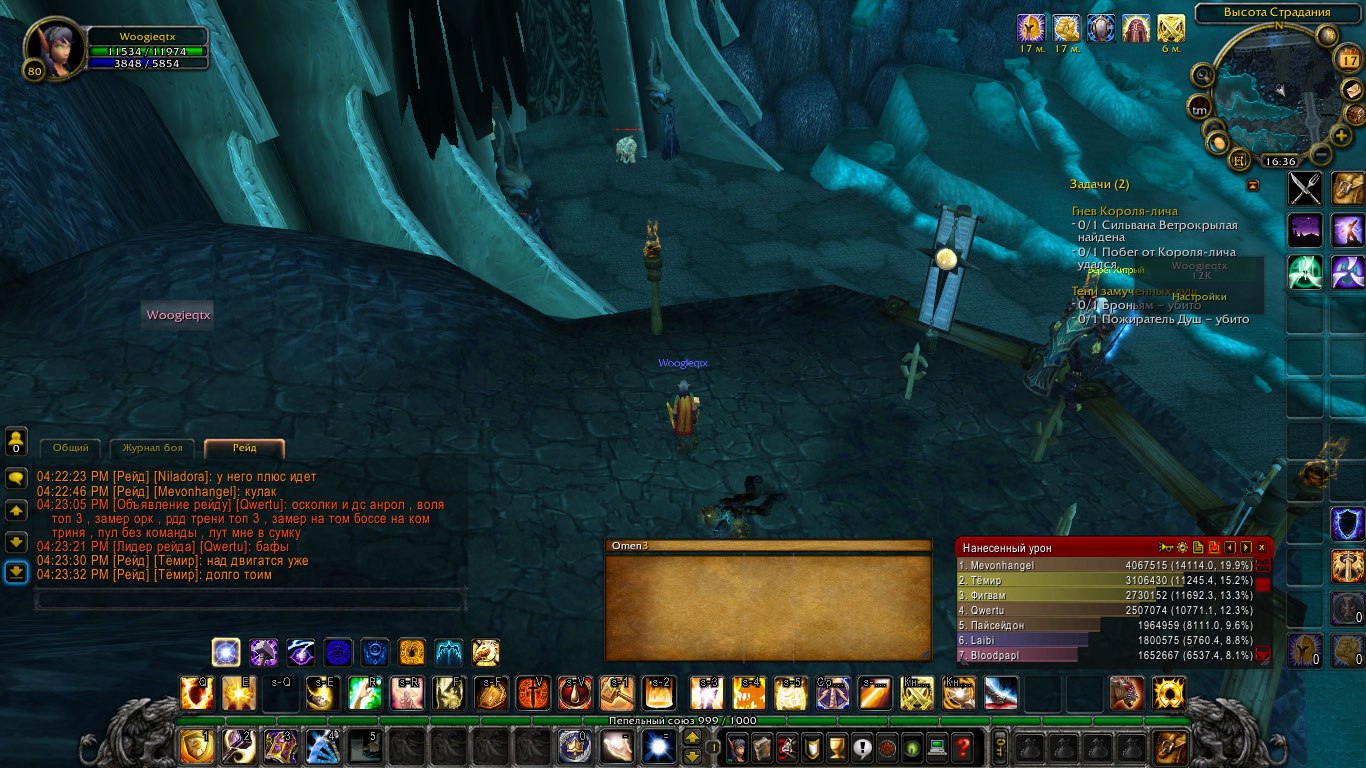Switch to the Общий chat tab
This screenshot has height=768, width=1366.
point(71,448)
